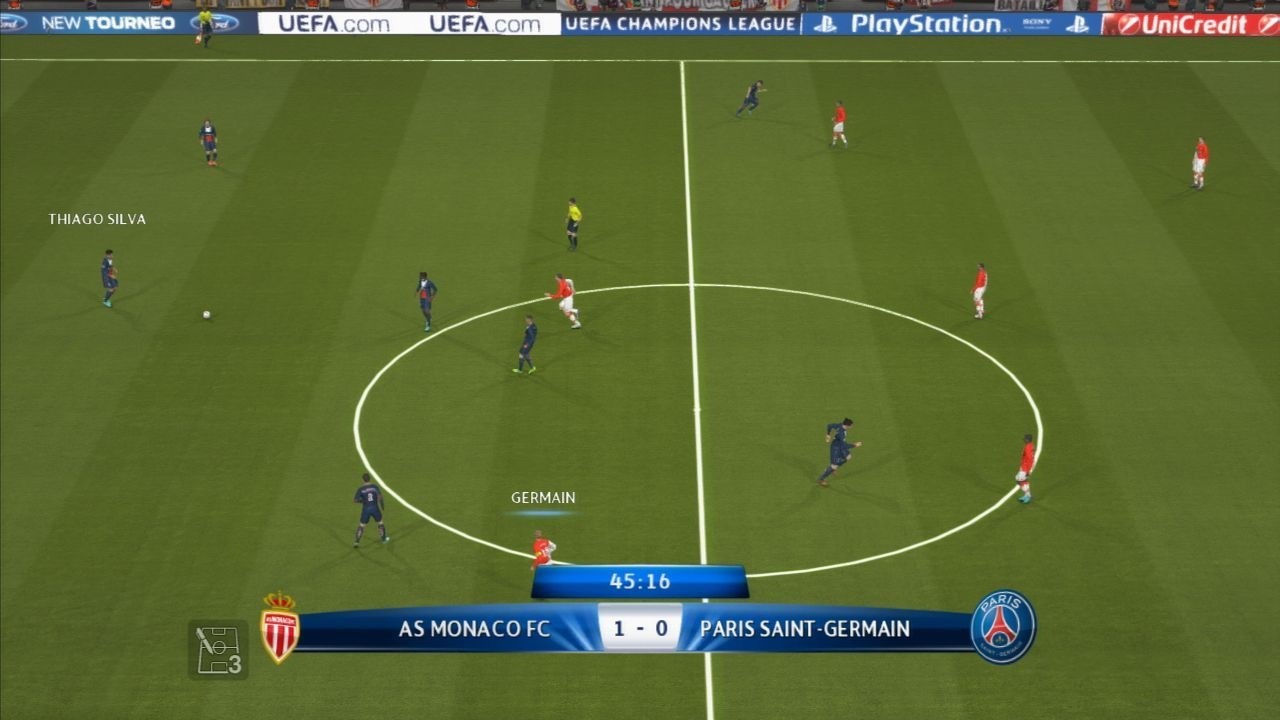Click the game plan edit icon showing 3
The width and height of the screenshot is (1280, 720).
pos(219,645)
